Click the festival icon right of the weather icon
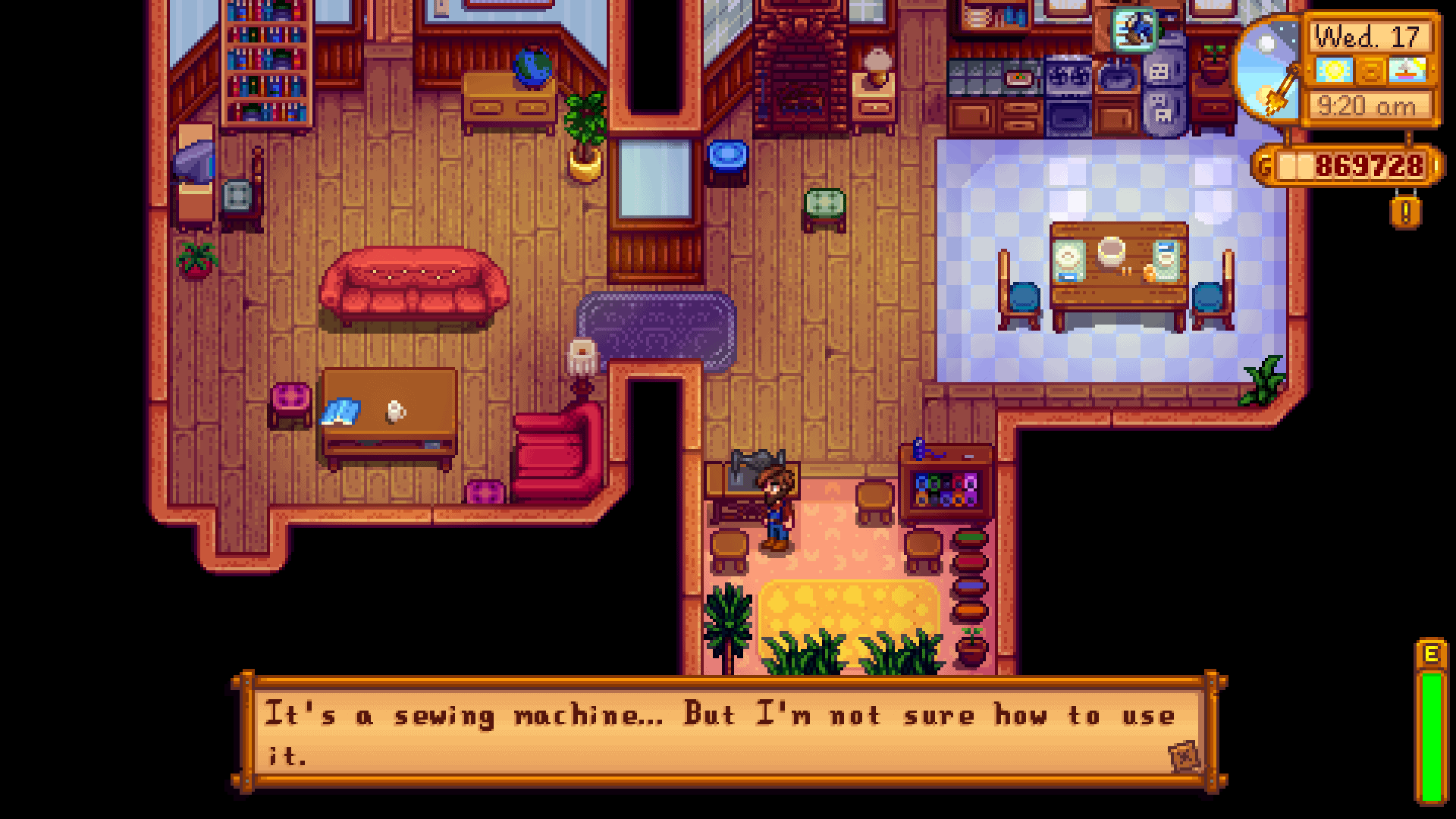This screenshot has width=1456, height=819. (1408, 70)
